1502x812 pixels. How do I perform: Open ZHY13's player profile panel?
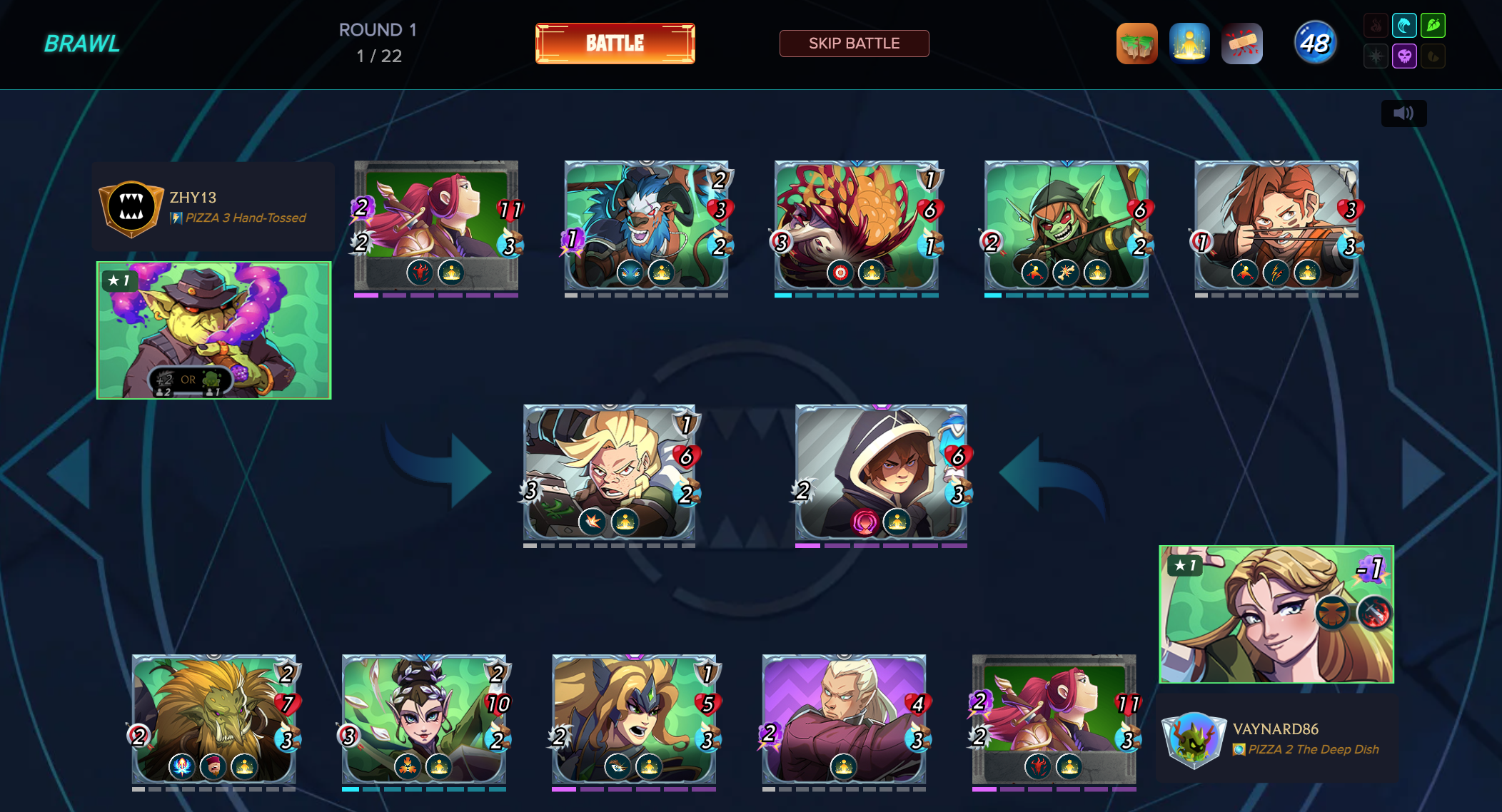point(213,207)
